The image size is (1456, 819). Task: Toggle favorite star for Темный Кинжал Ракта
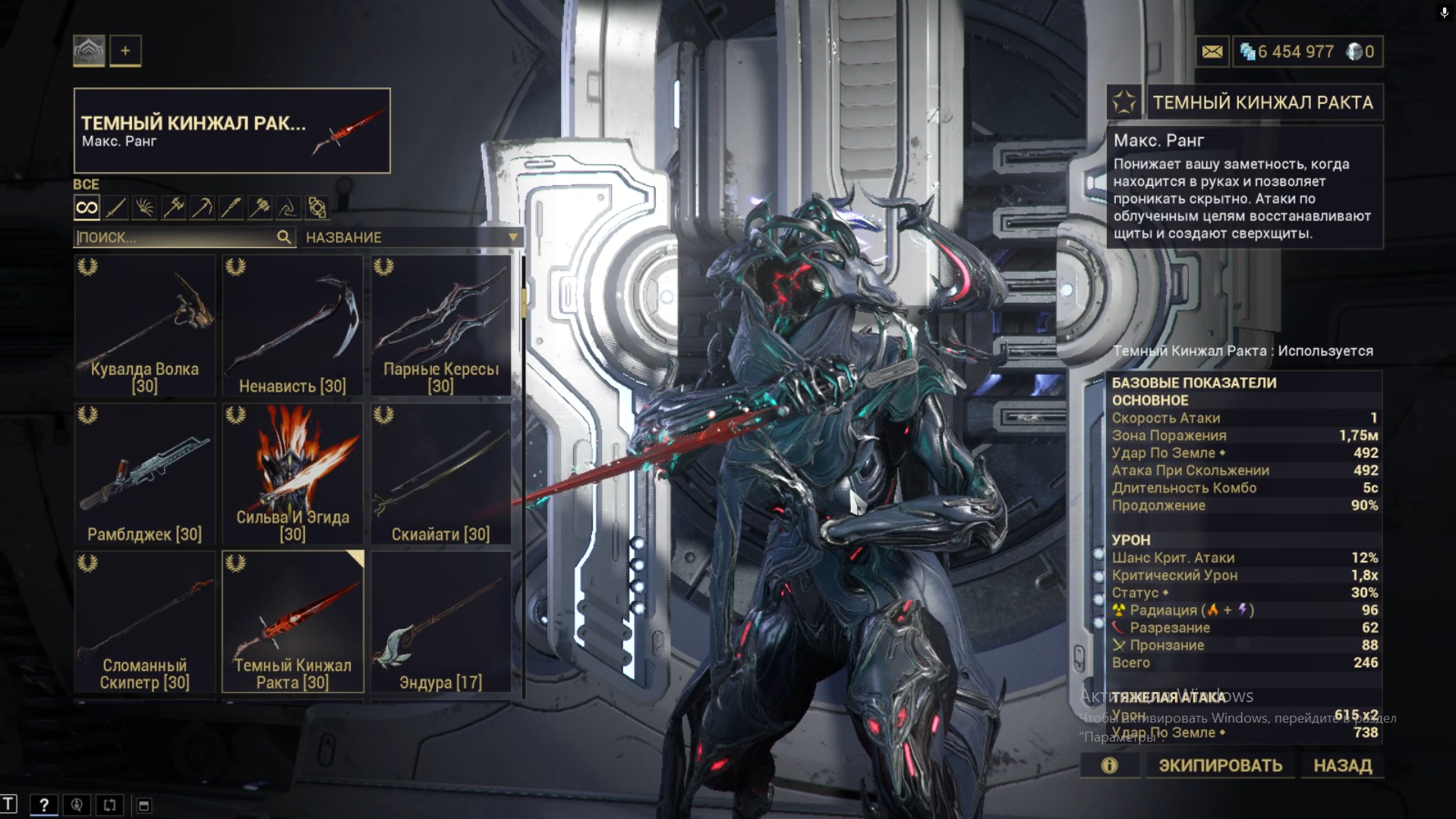coord(1124,102)
